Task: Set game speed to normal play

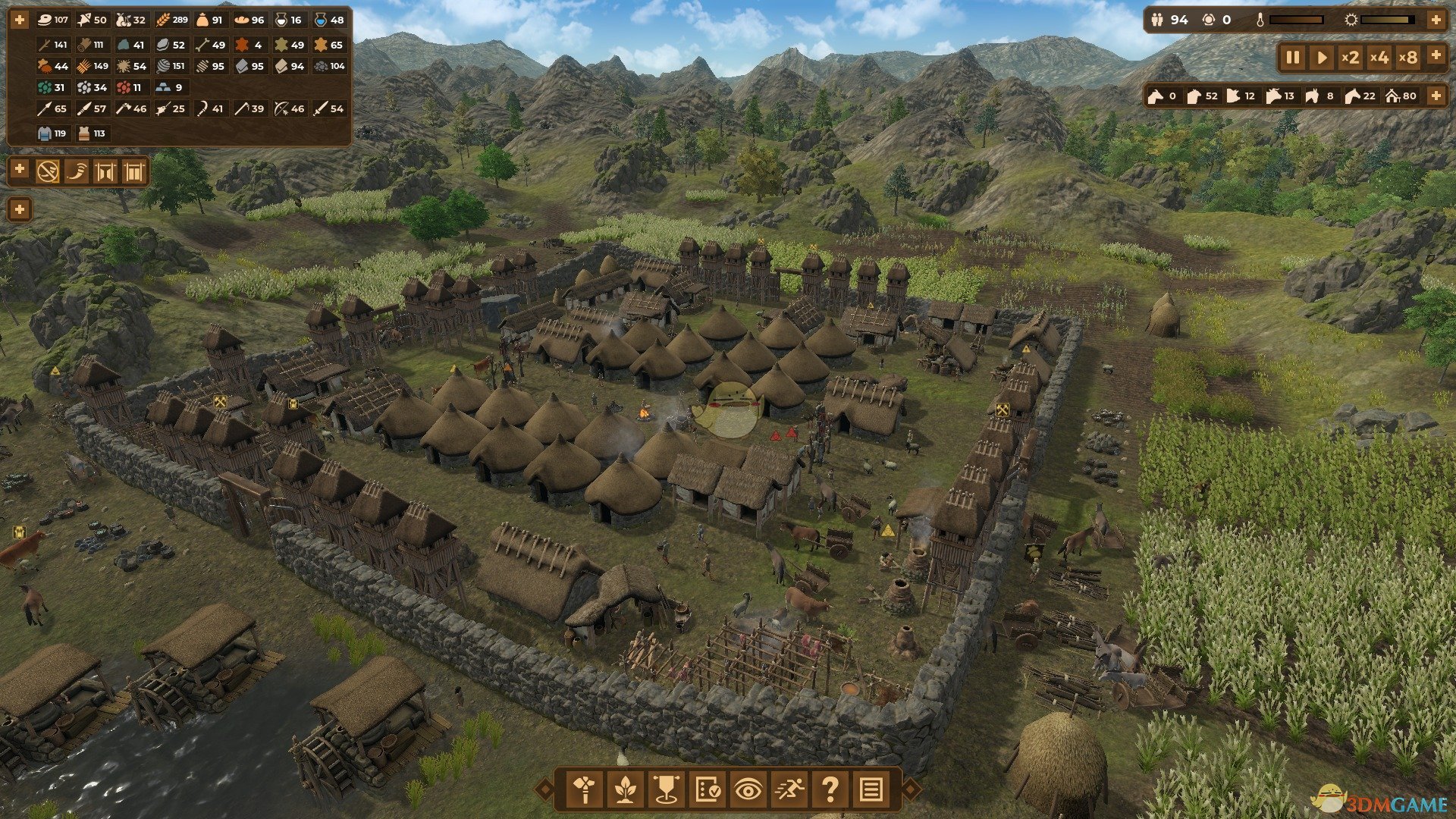Action: point(1322,58)
